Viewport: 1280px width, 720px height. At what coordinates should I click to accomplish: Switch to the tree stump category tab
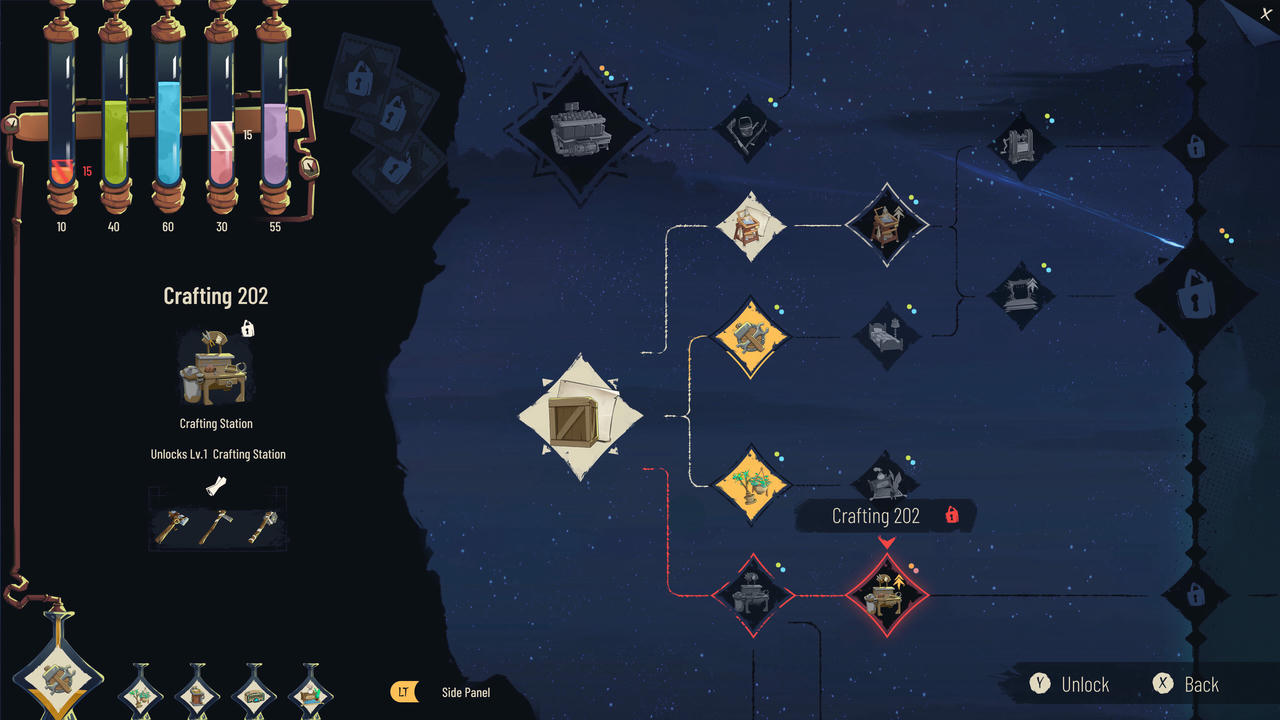[x=197, y=692]
